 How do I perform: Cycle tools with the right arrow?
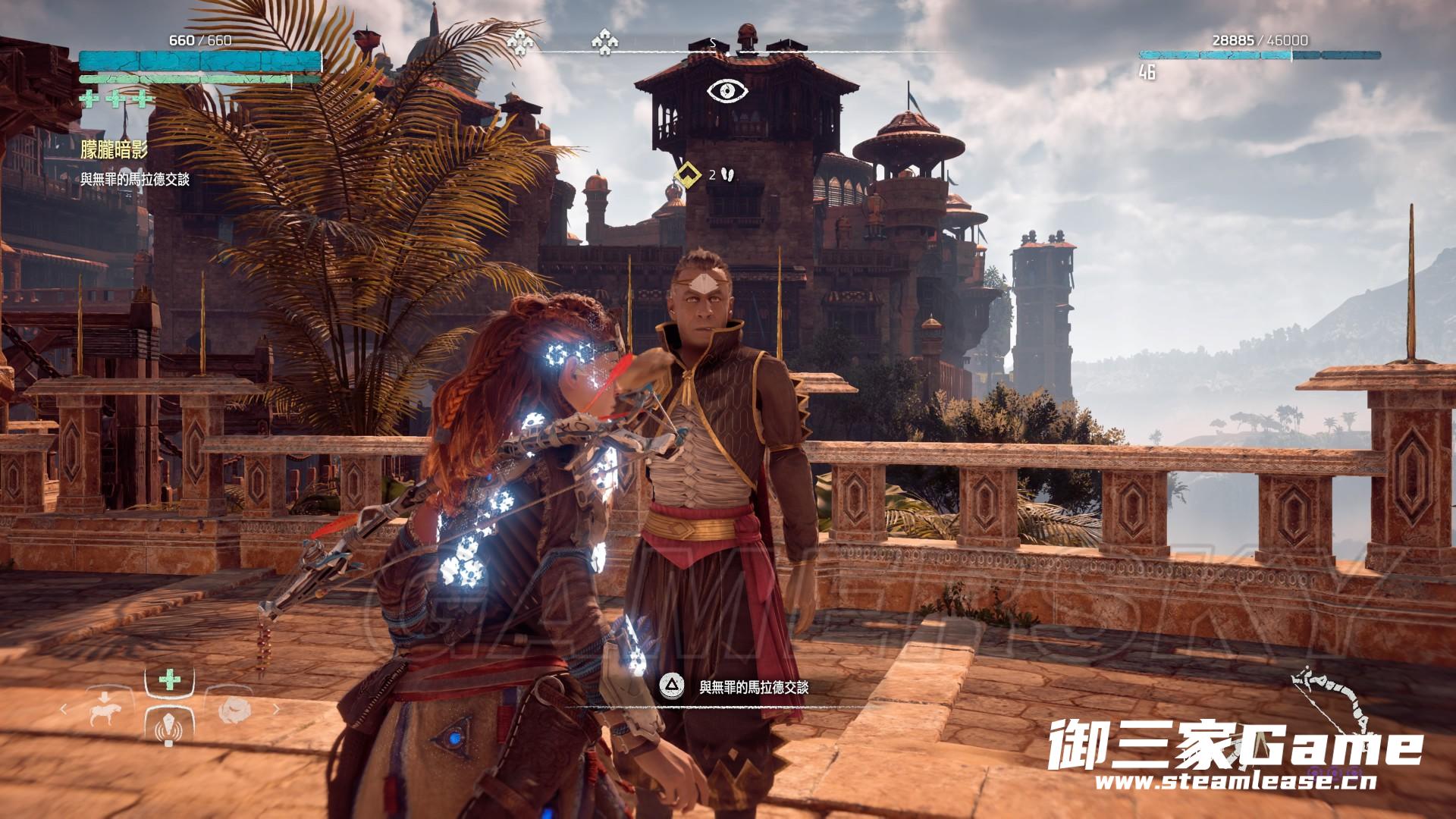(275, 711)
